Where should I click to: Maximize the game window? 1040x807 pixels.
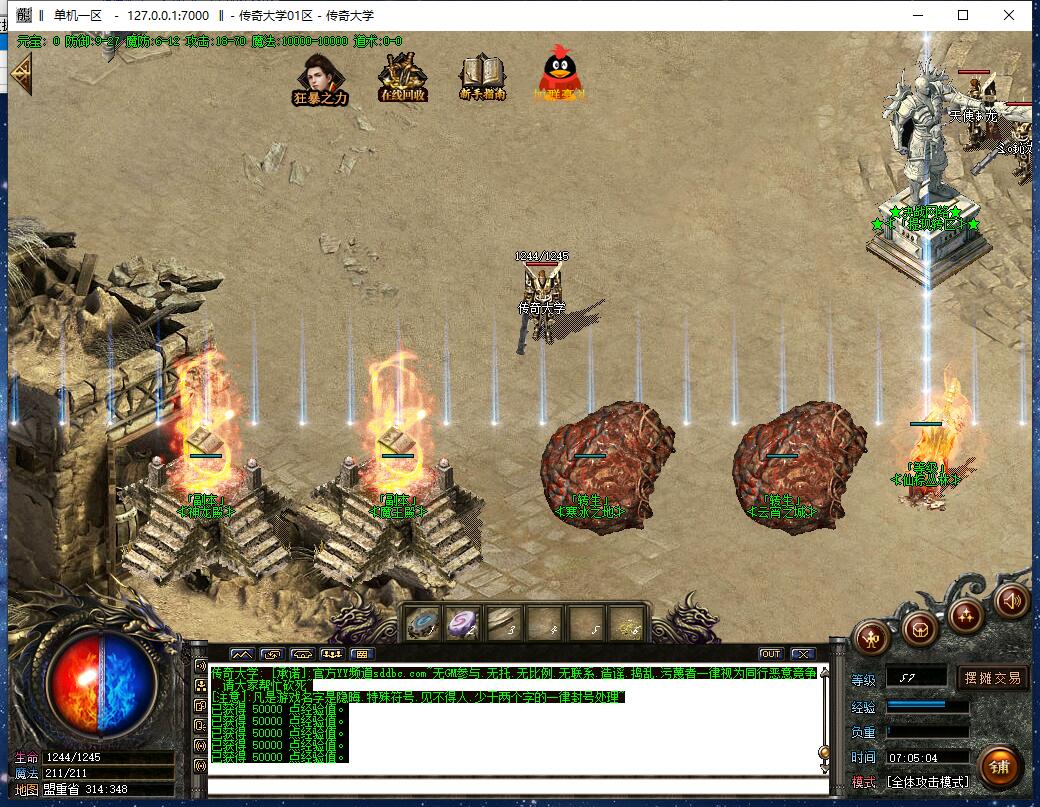coord(963,15)
